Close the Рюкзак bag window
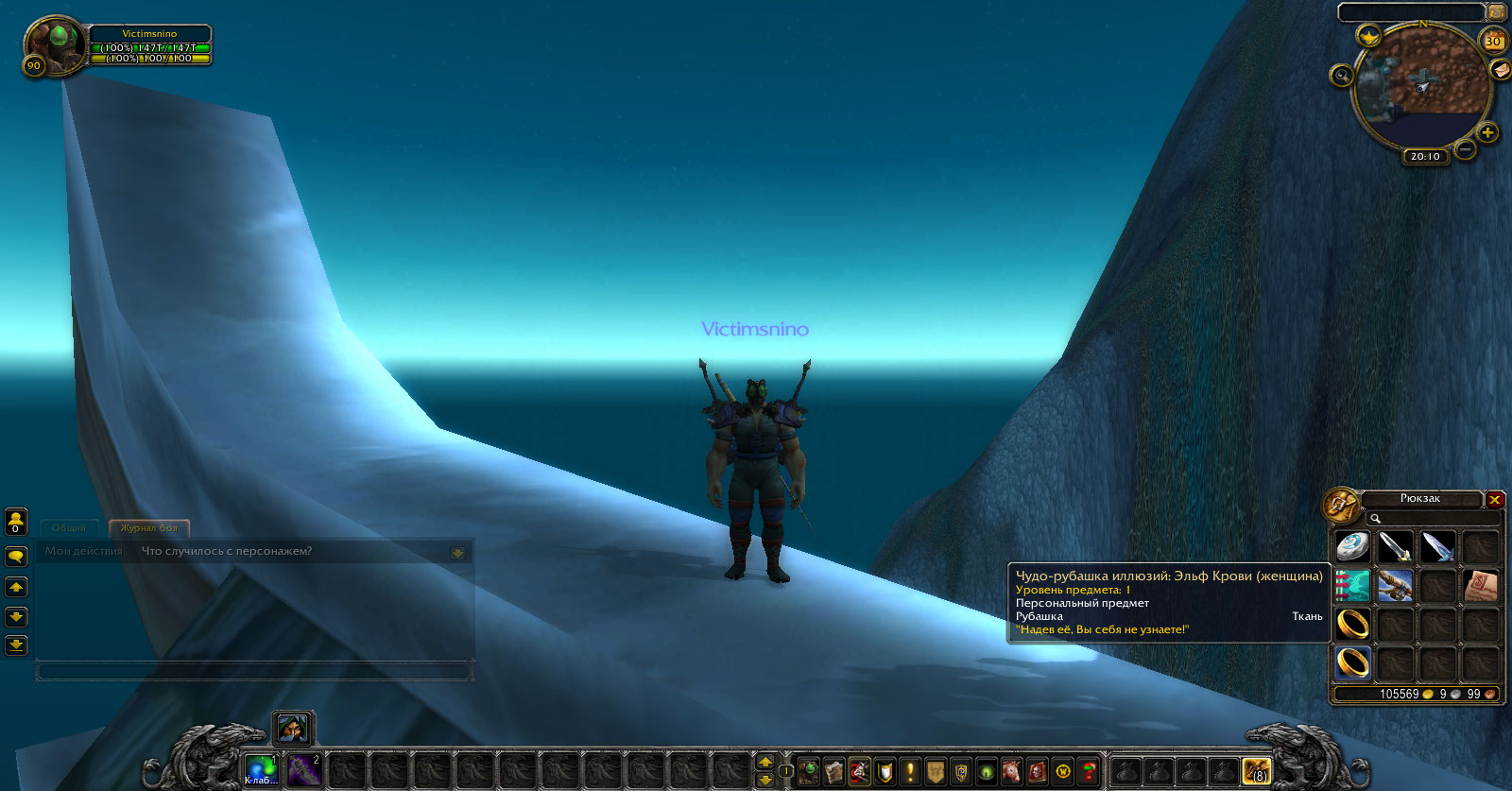Viewport: 1512px width, 791px height. pyautogui.click(x=1494, y=499)
